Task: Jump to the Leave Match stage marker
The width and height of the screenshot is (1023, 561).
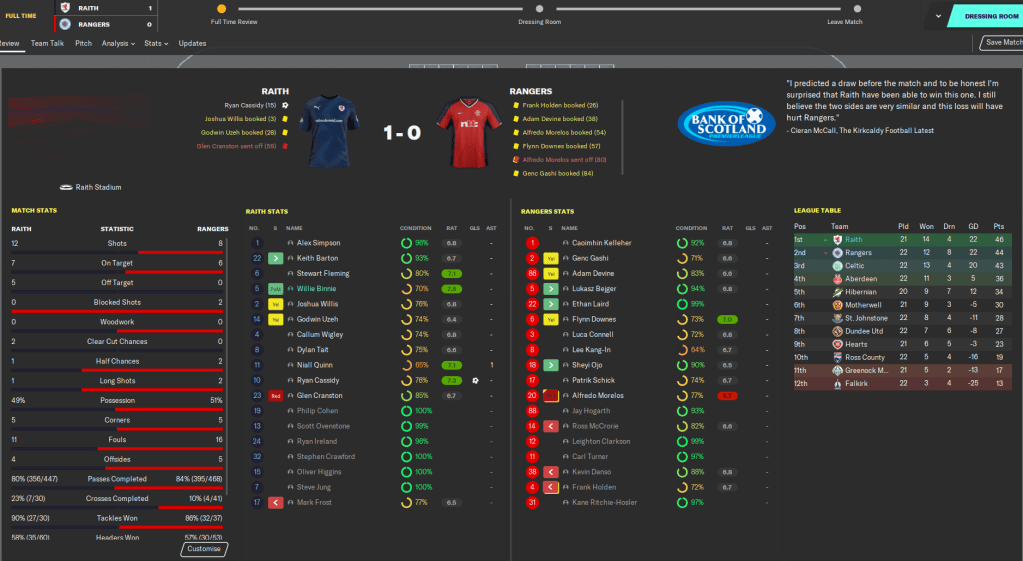Action: (845, 9)
